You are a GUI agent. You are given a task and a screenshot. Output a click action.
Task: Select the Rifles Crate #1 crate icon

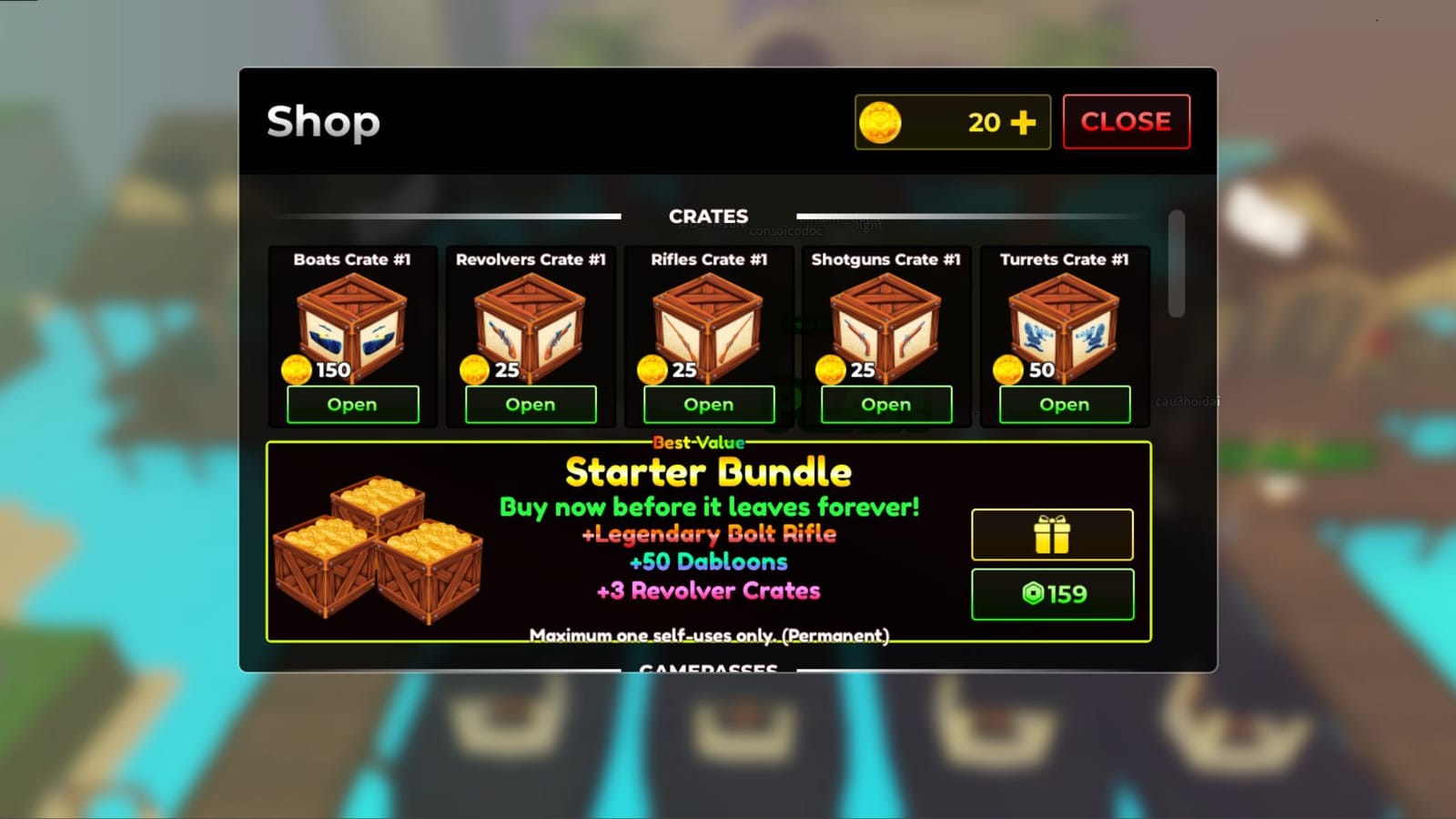point(708,326)
